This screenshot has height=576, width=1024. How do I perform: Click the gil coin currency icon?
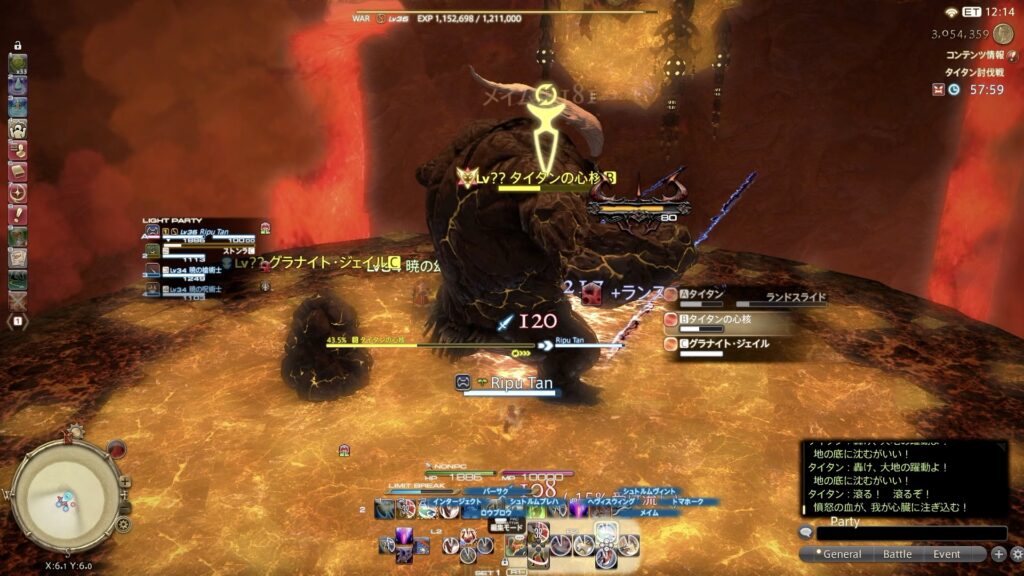click(x=1002, y=34)
